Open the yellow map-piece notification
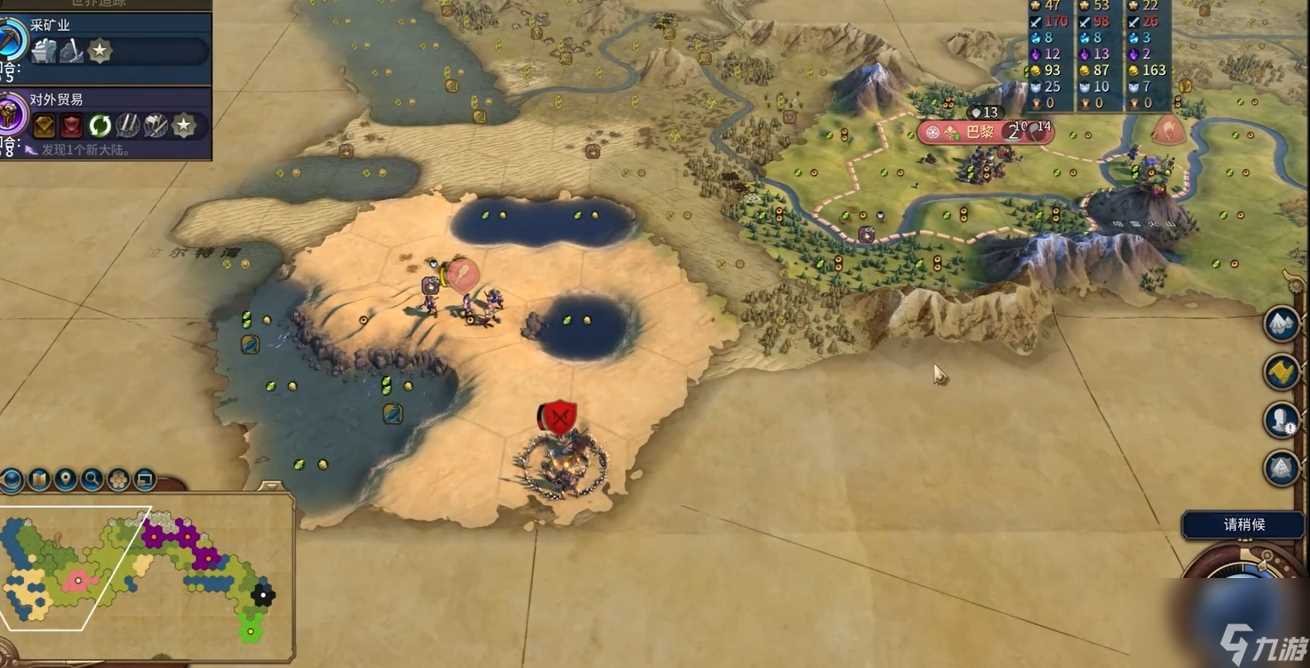Viewport: 1310px width, 668px height. [1281, 372]
